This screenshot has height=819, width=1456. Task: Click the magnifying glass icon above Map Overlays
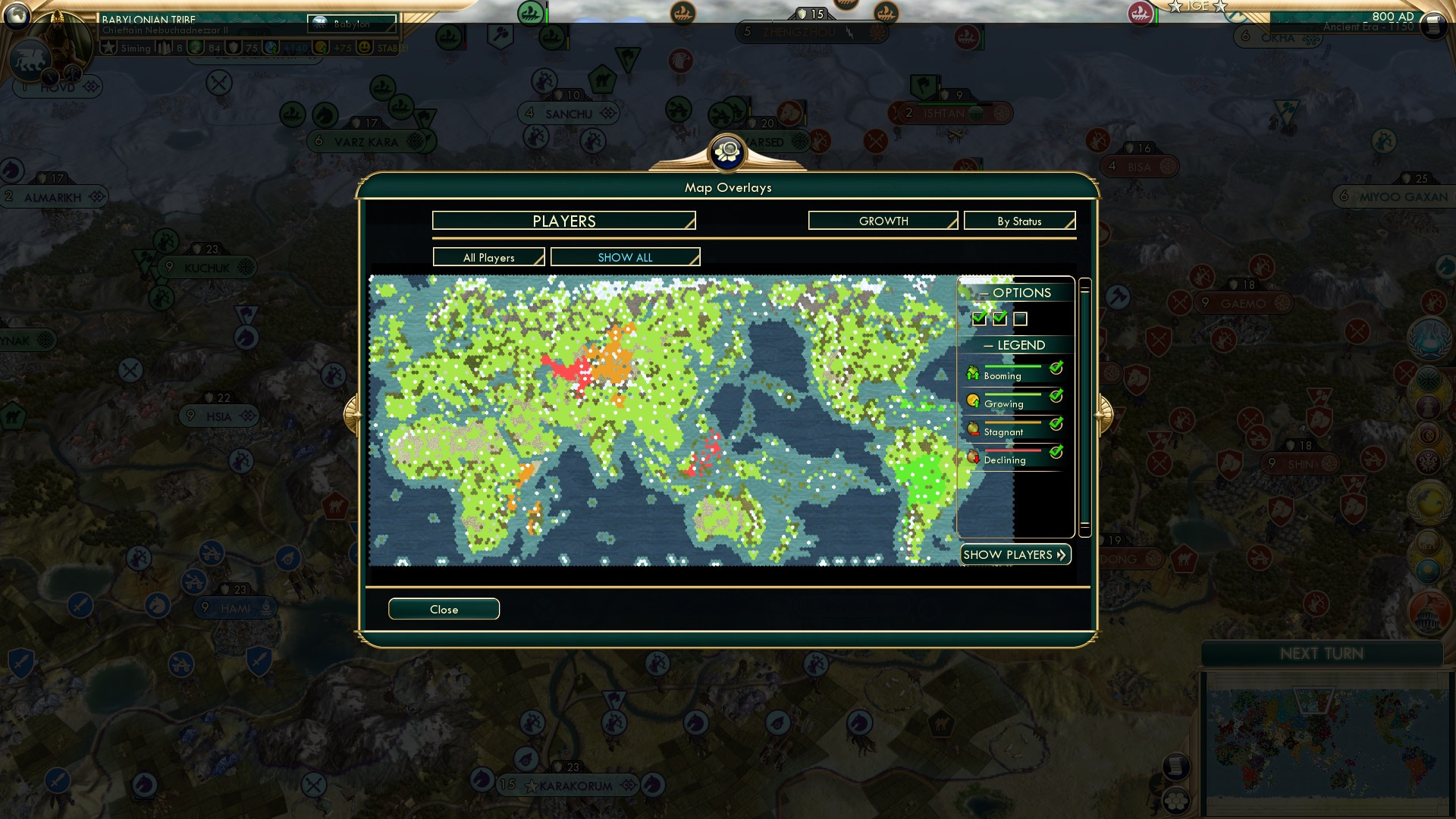[726, 152]
